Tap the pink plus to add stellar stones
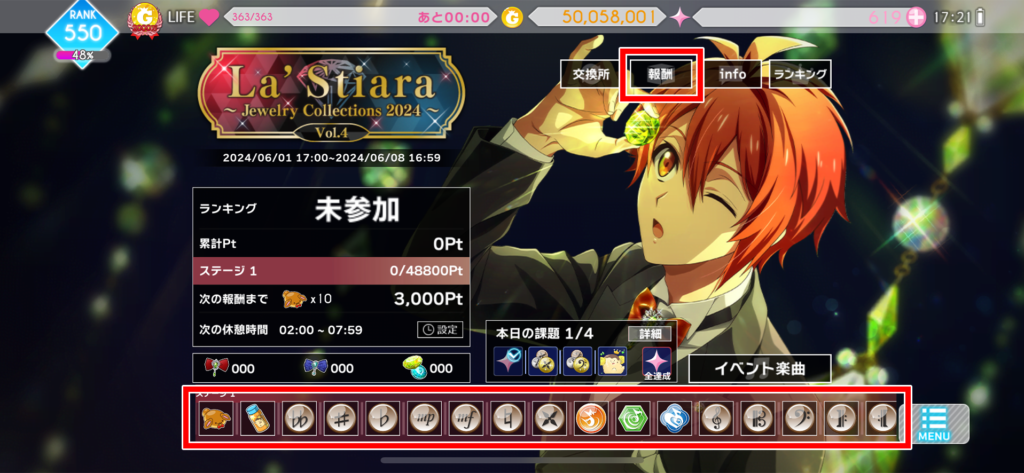Image resolution: width=1024 pixels, height=473 pixels. [x=916, y=17]
